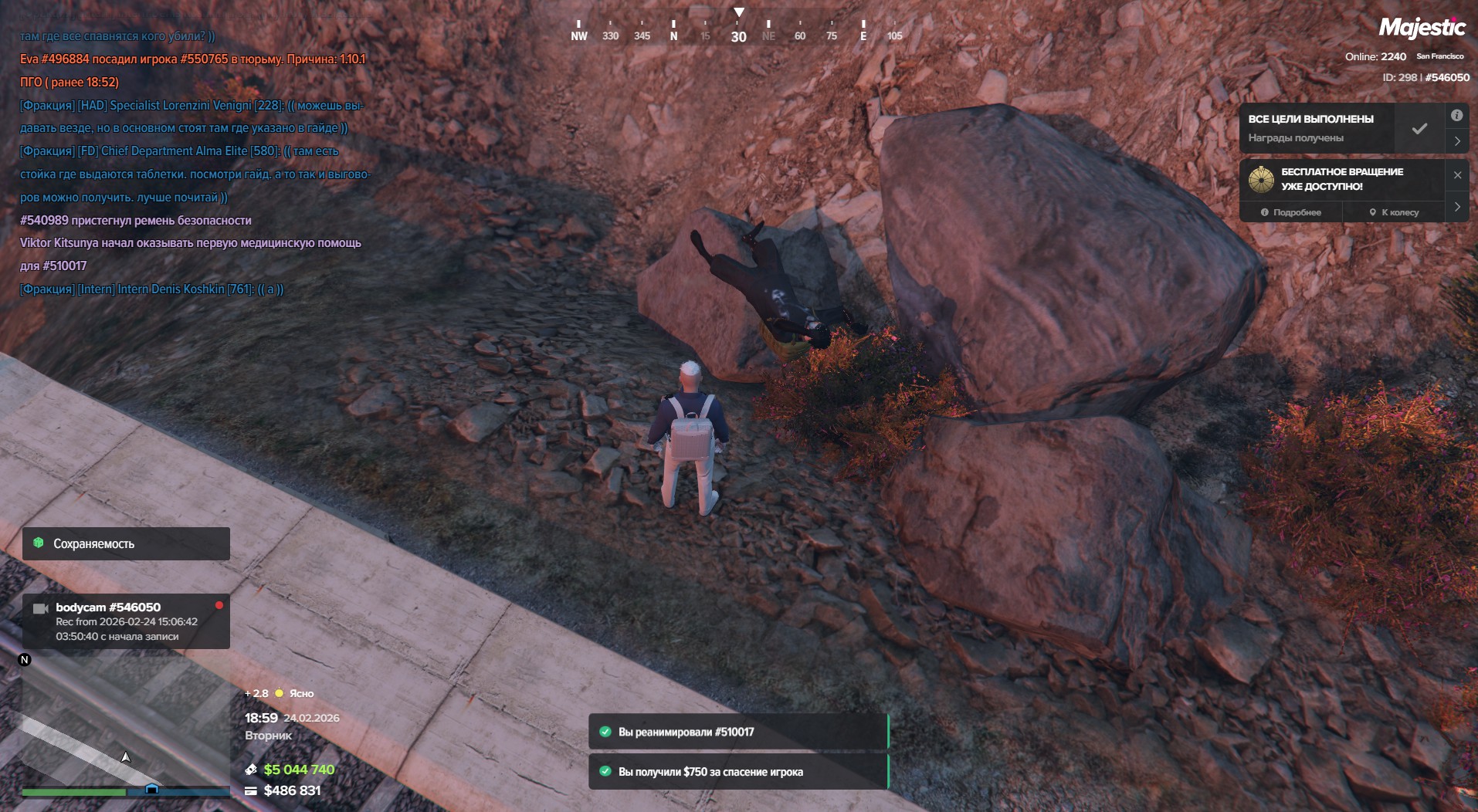Select the Сохраняемость status panel
Viewport: 1478px width, 812px height.
(126, 544)
